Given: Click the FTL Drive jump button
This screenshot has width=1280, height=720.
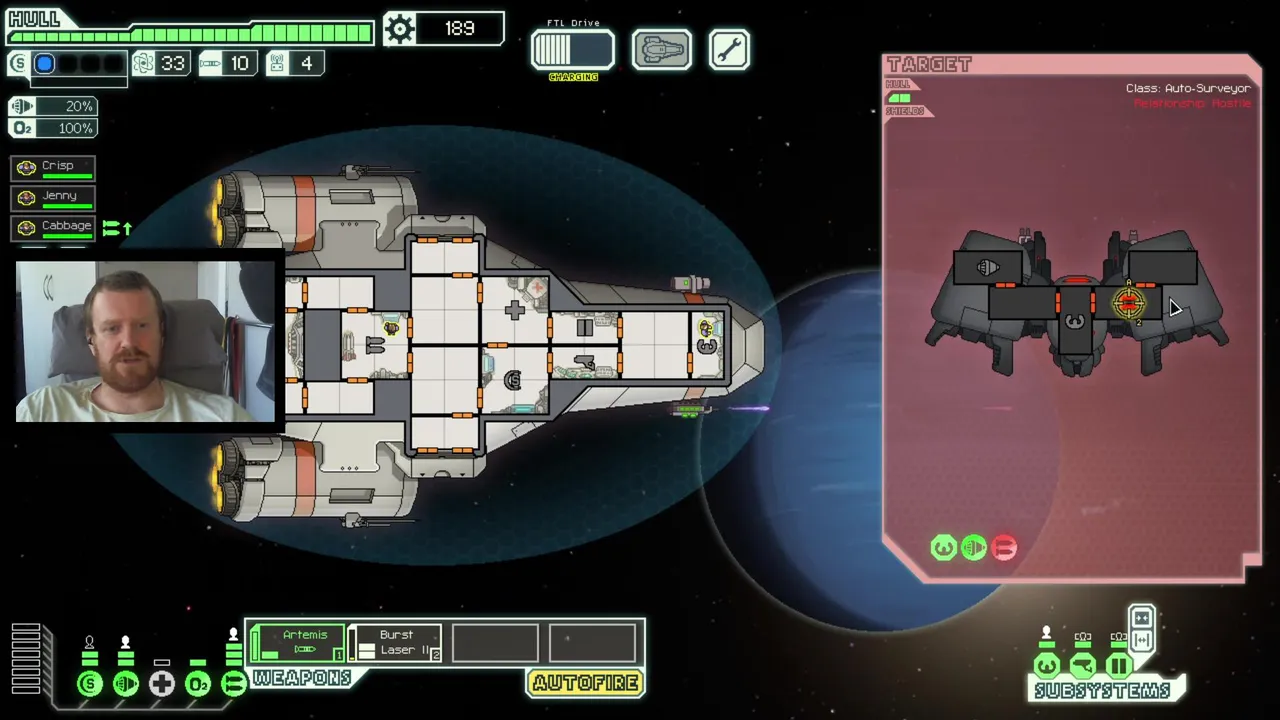Looking at the screenshot, I should coord(573,50).
